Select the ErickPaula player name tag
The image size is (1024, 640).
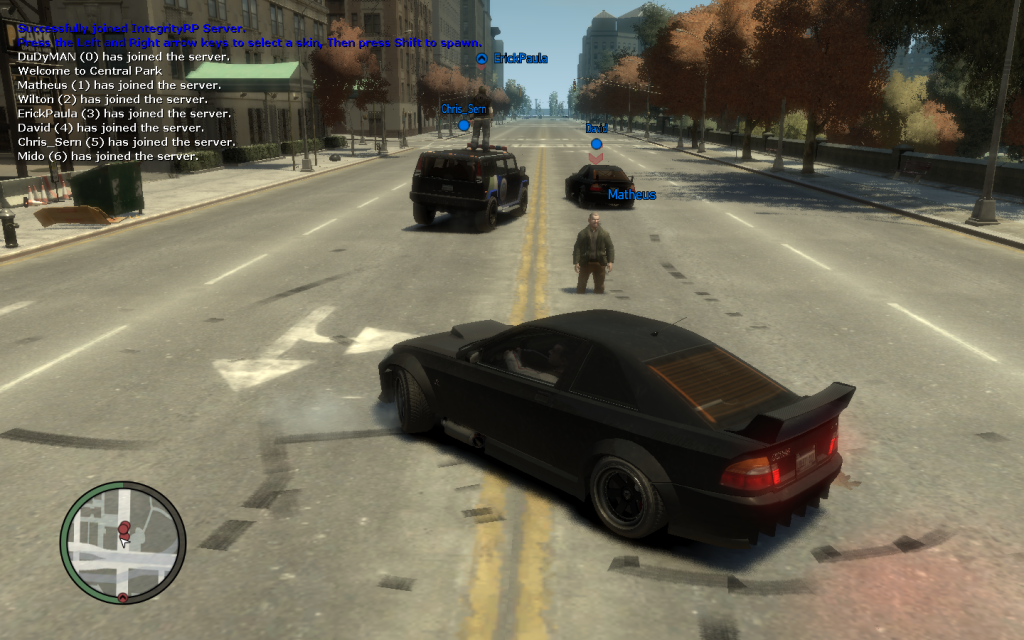(520, 59)
